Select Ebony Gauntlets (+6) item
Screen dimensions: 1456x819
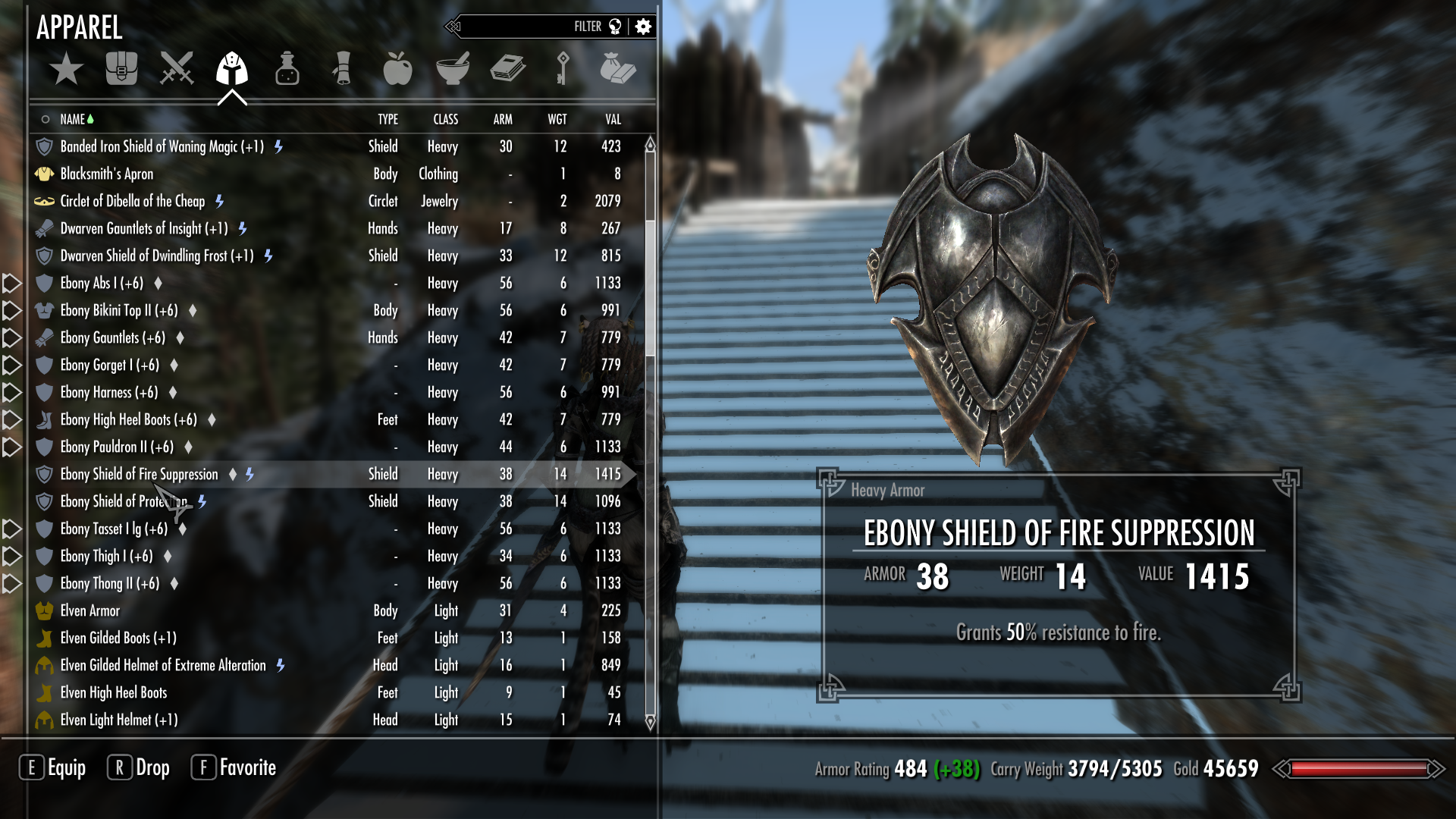113,337
